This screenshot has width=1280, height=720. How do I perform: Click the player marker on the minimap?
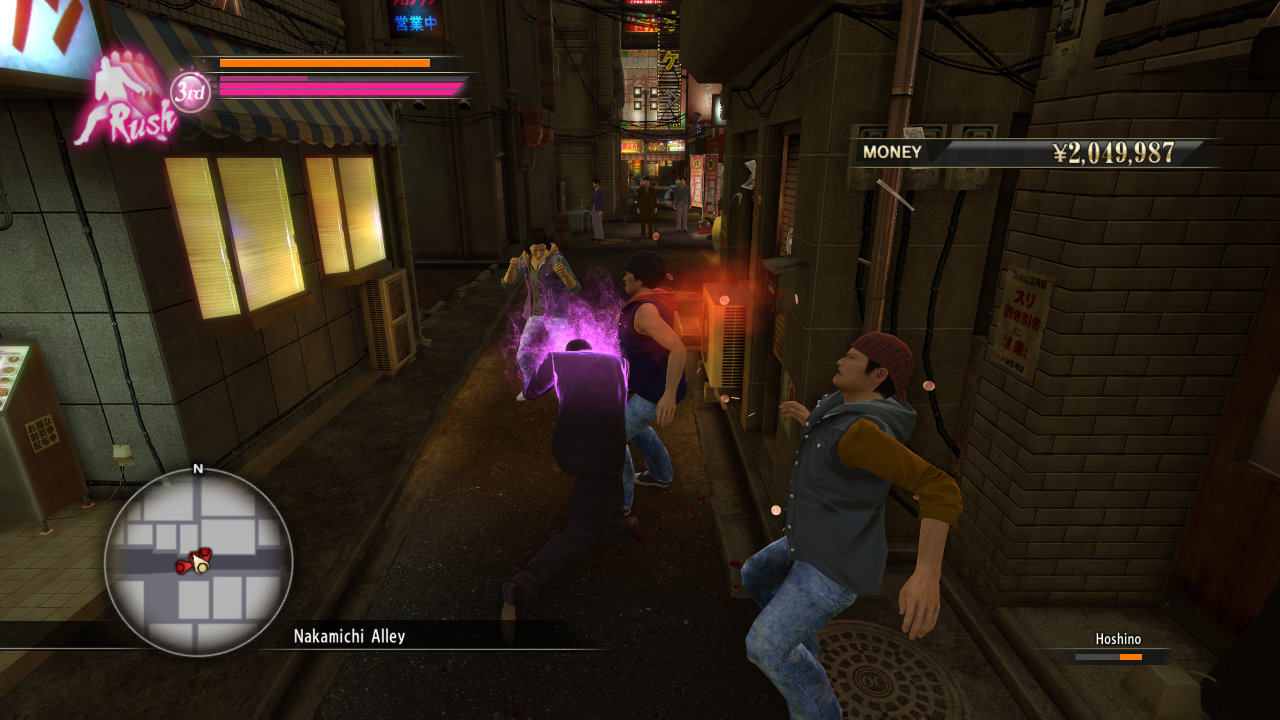click(201, 566)
